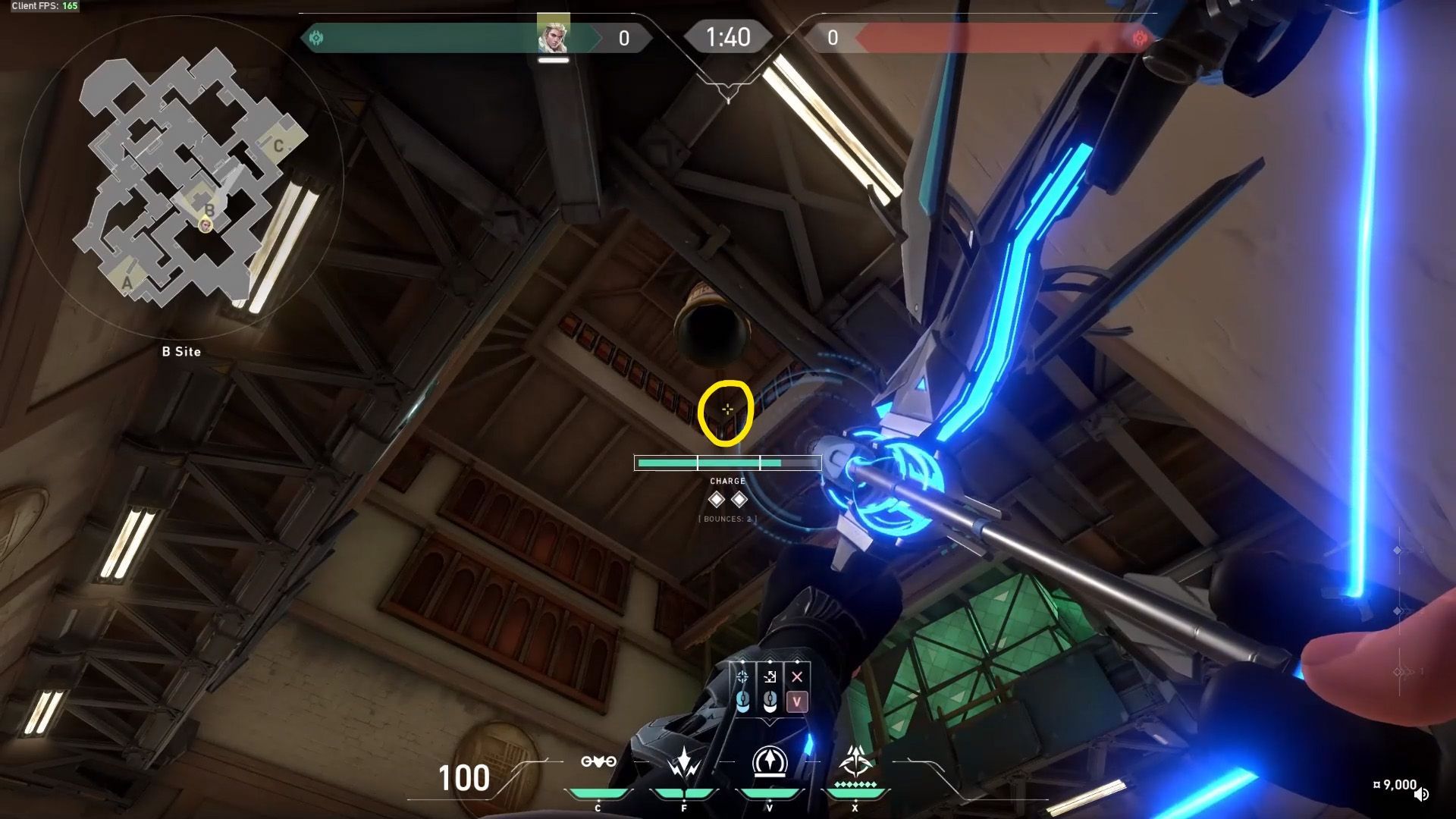Click the agent portrait on the scoreboard
This screenshot has width=1456, height=819.
[x=553, y=34]
